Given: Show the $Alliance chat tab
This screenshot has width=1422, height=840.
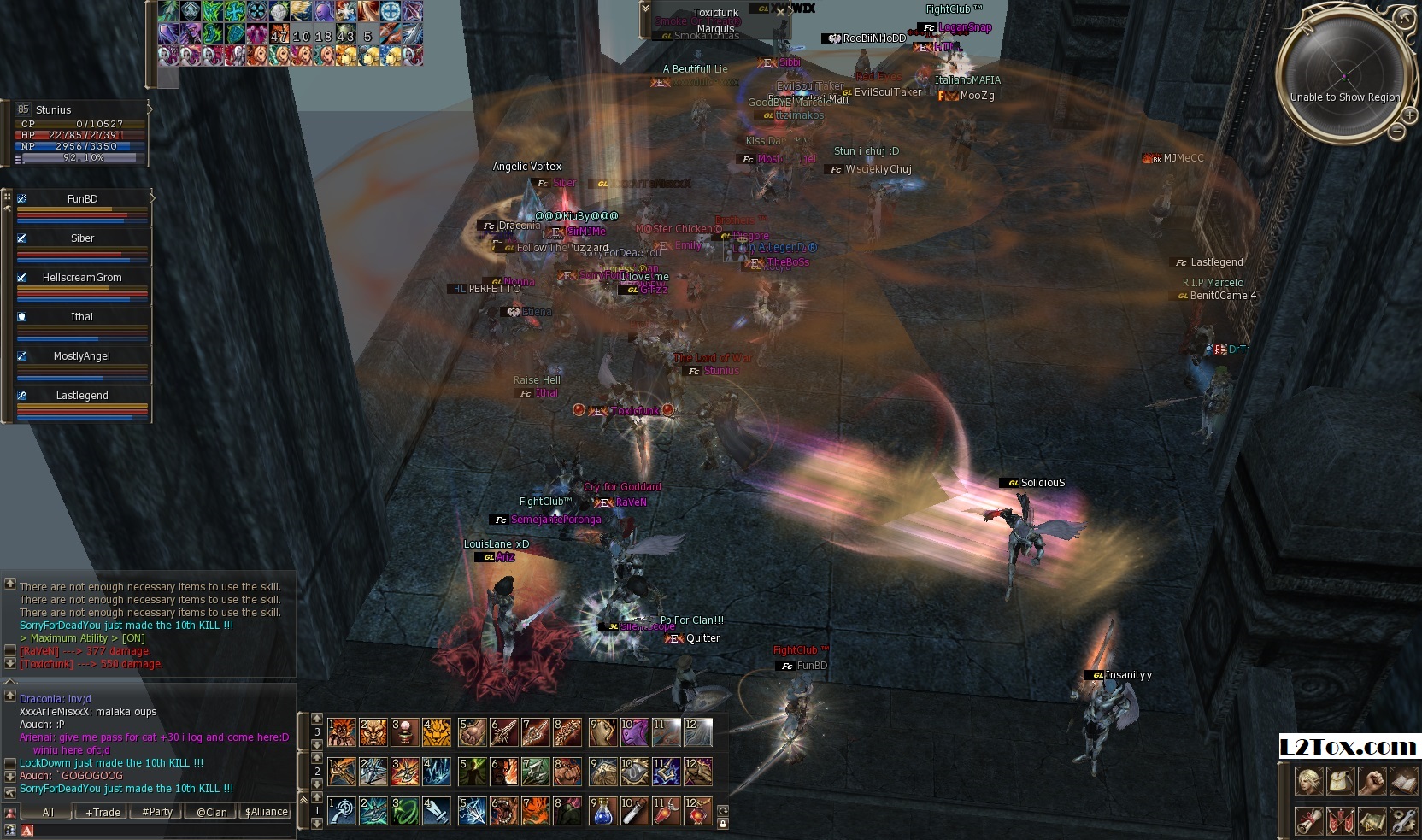Looking at the screenshot, I should pyautogui.click(x=267, y=812).
